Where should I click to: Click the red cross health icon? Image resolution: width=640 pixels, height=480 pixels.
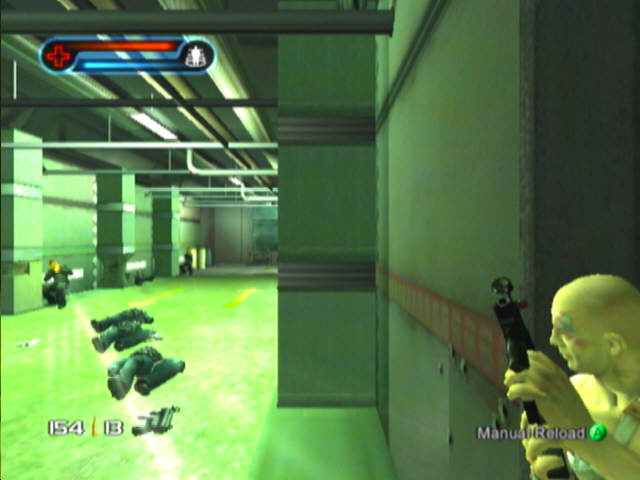pyautogui.click(x=59, y=56)
